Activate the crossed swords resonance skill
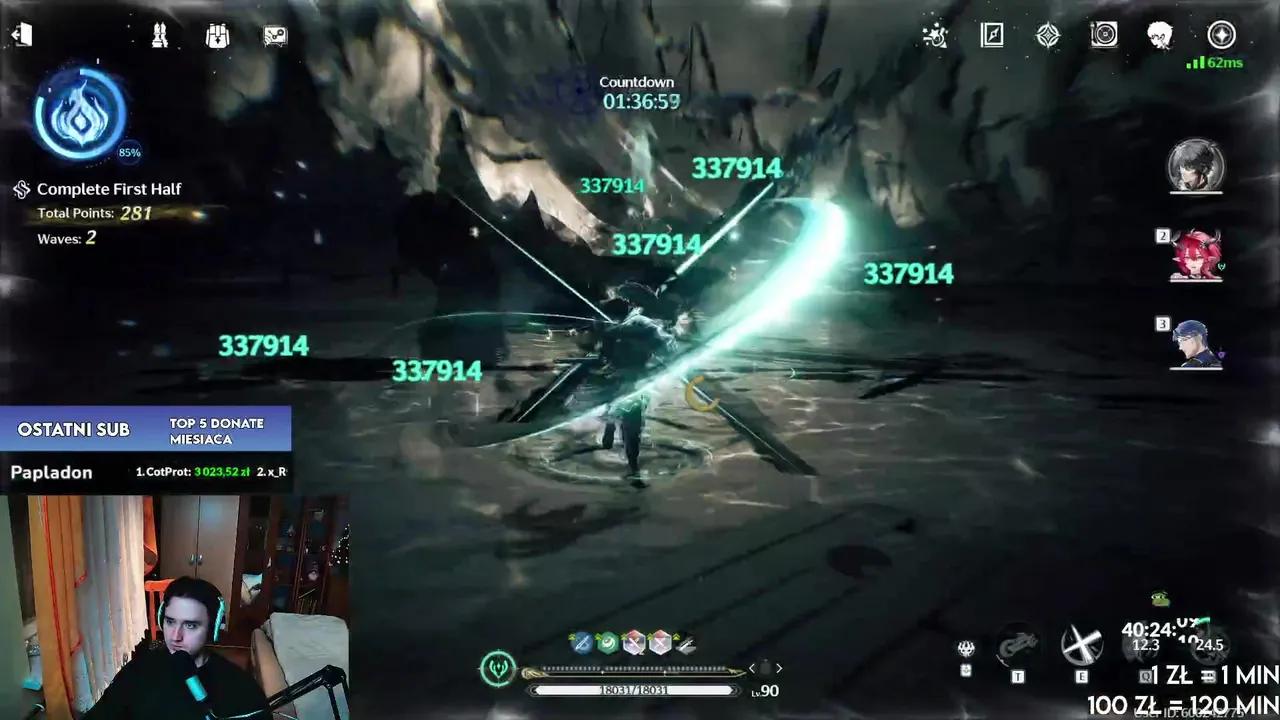The image size is (1280, 720). (1081, 647)
